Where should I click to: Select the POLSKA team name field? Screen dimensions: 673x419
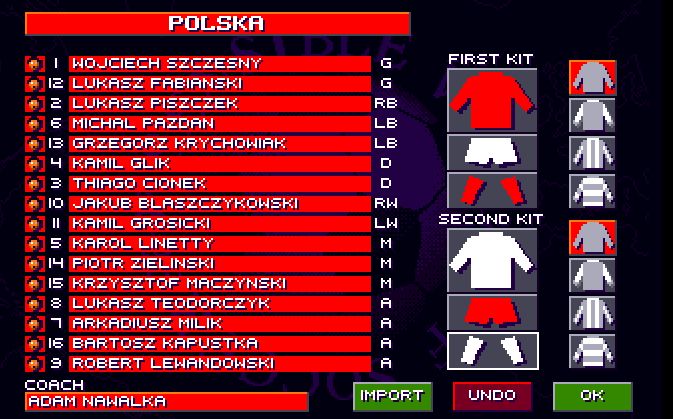click(217, 23)
